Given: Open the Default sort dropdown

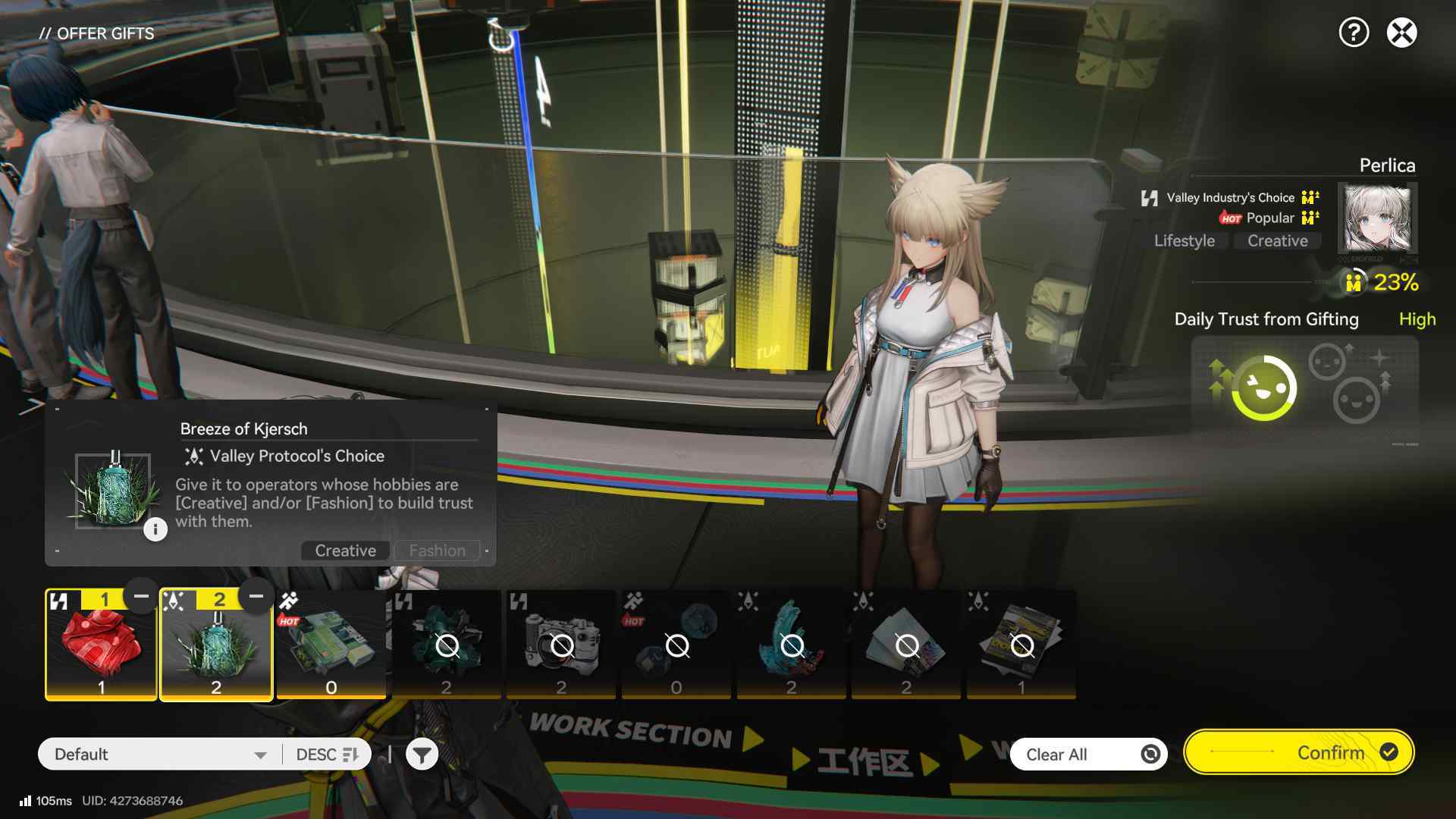Looking at the screenshot, I should click(x=160, y=755).
